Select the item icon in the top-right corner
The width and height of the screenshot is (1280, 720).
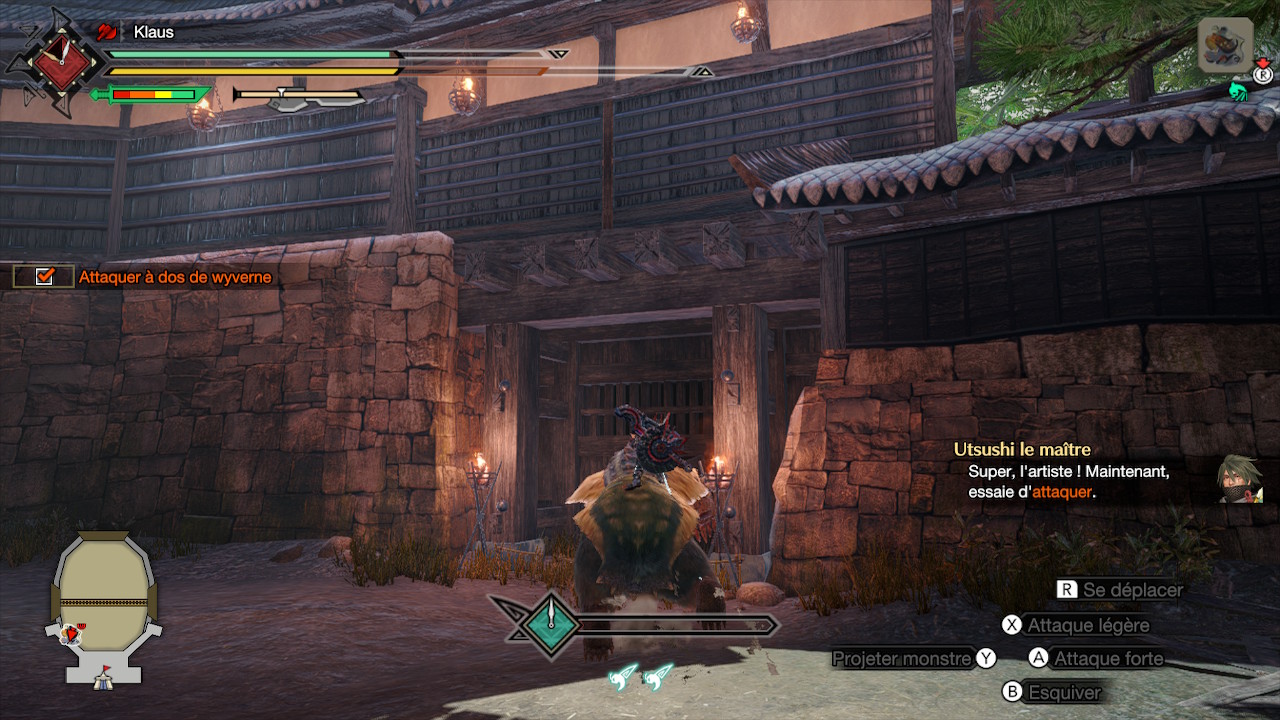(1225, 45)
